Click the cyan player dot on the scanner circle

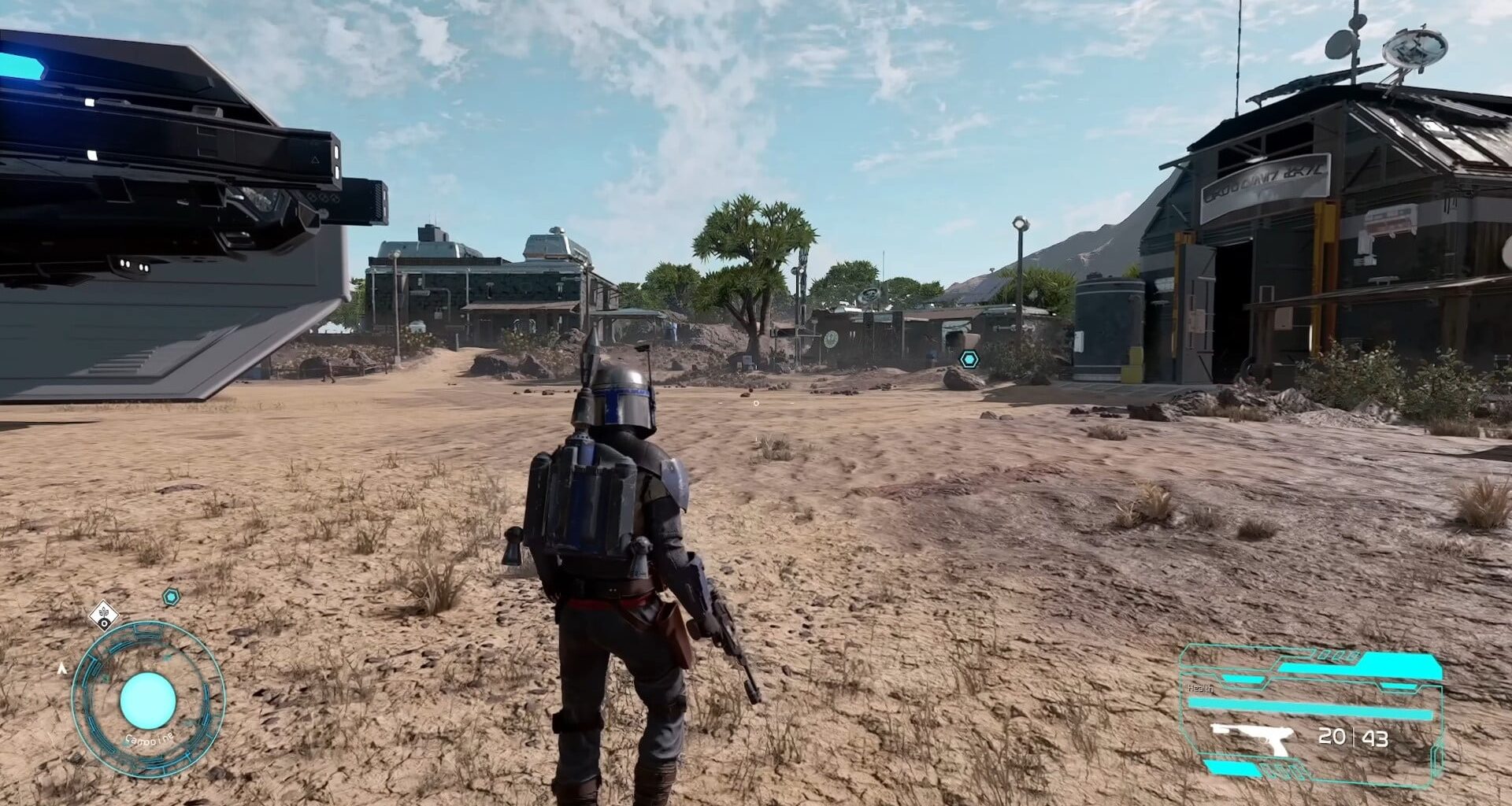click(x=147, y=699)
